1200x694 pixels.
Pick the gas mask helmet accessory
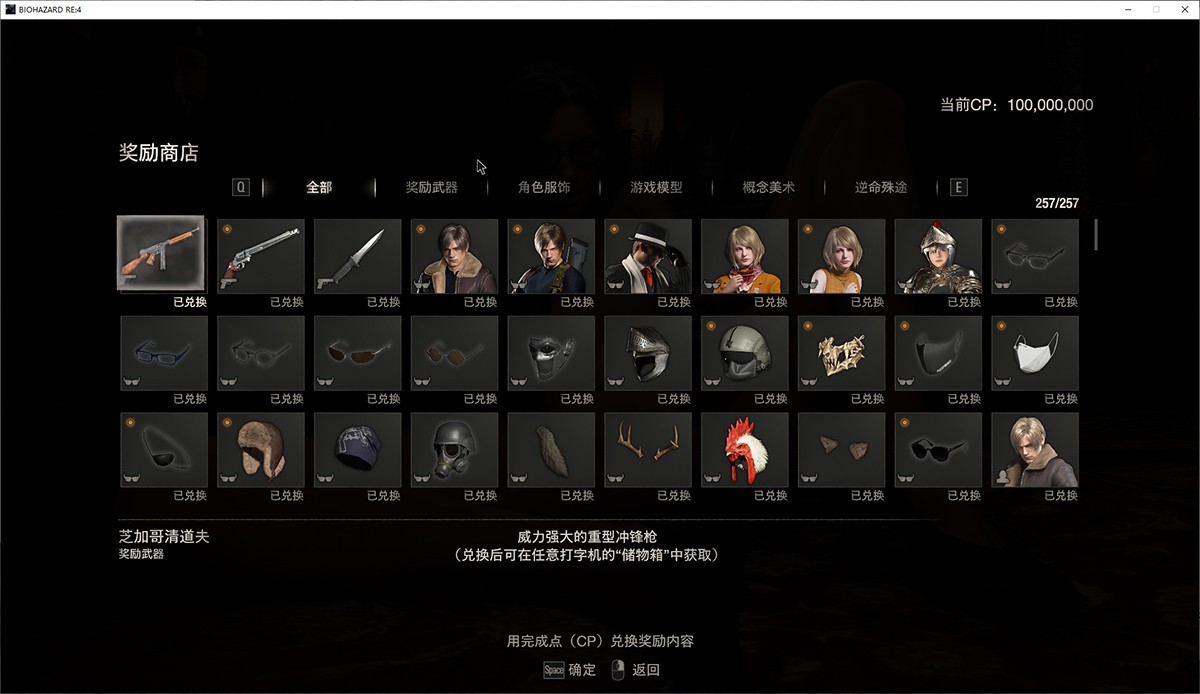click(x=455, y=450)
